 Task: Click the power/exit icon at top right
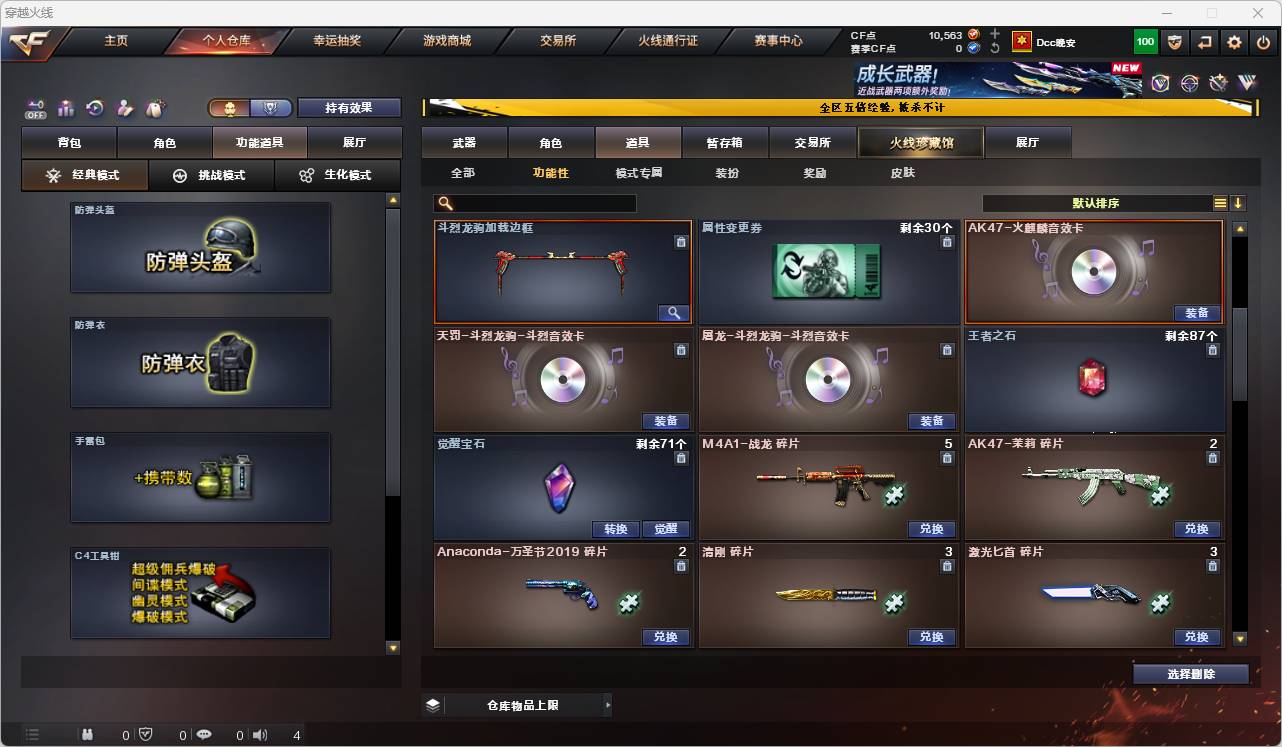click(1264, 42)
